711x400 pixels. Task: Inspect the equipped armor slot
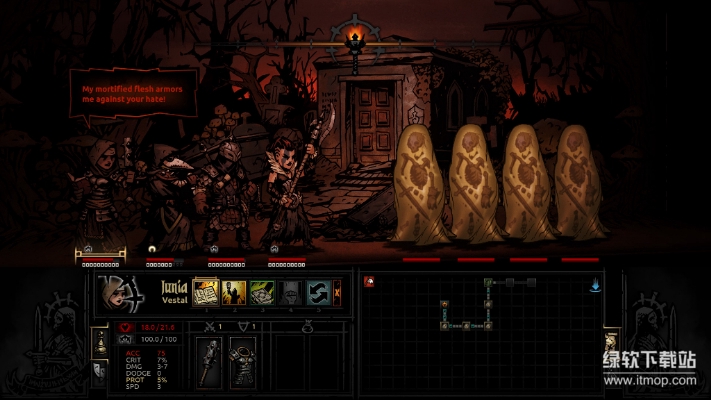tap(242, 361)
